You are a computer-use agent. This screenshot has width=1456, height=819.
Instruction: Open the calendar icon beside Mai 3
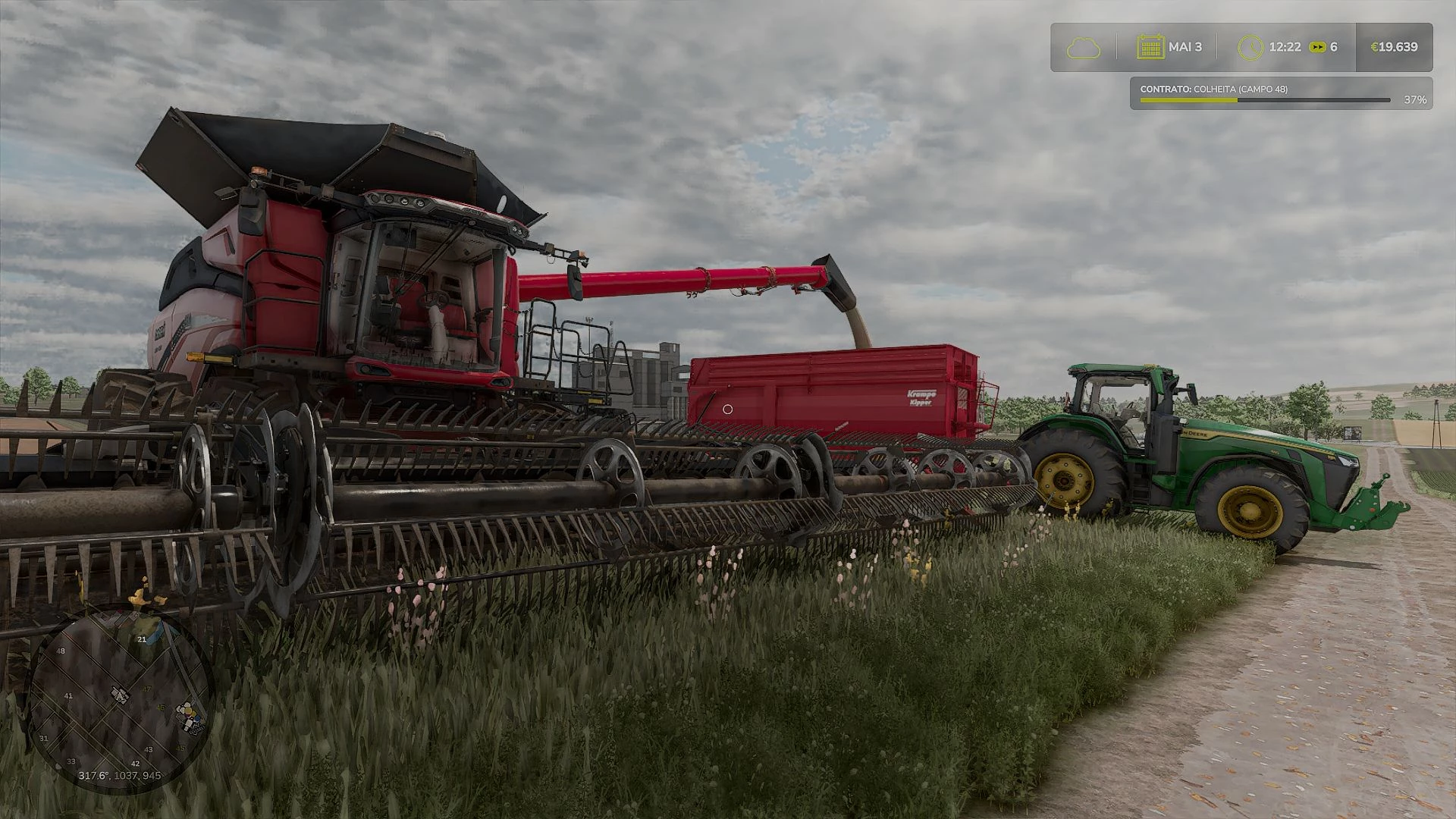(1150, 47)
